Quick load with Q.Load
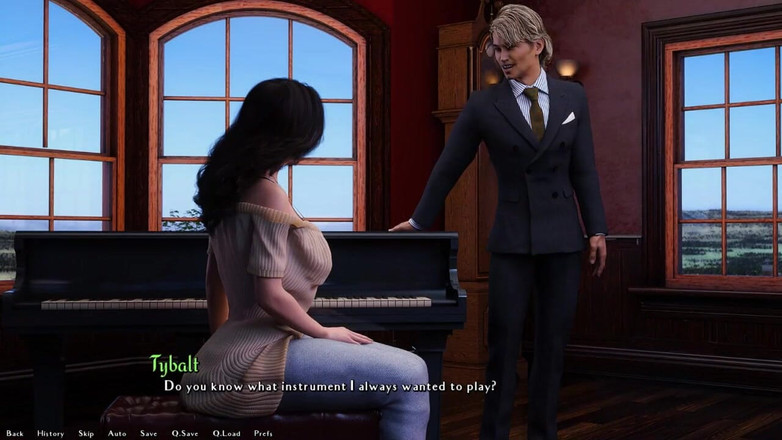The image size is (782, 440). (x=226, y=433)
